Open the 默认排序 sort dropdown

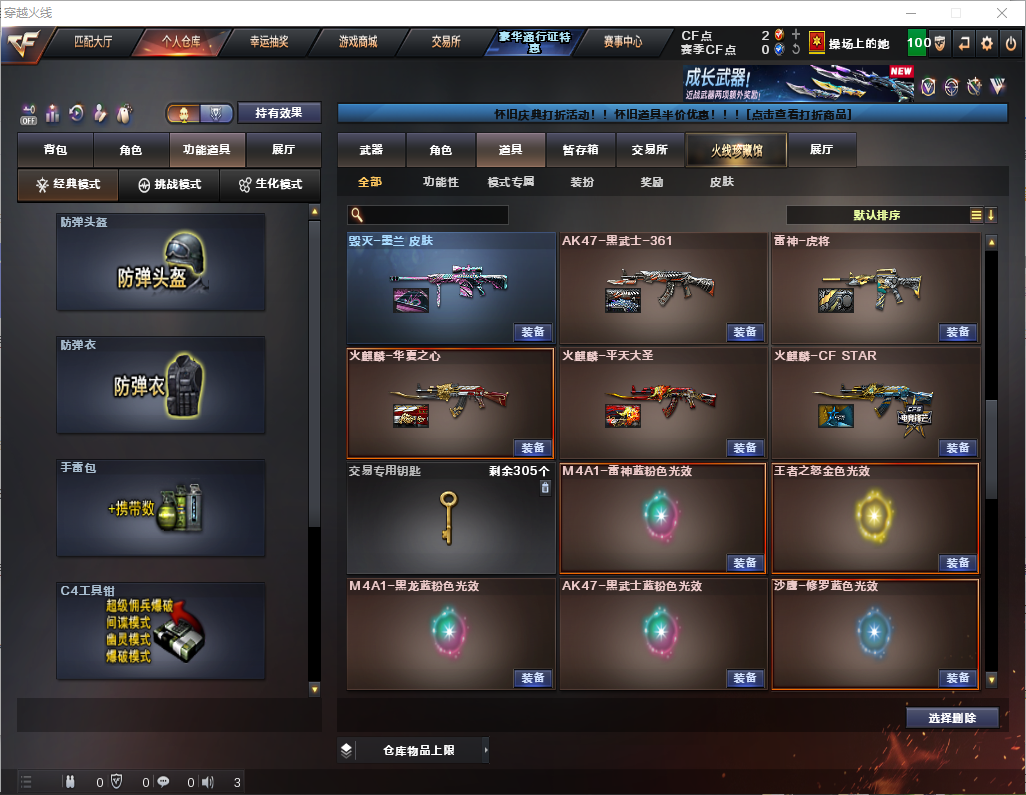pos(876,215)
